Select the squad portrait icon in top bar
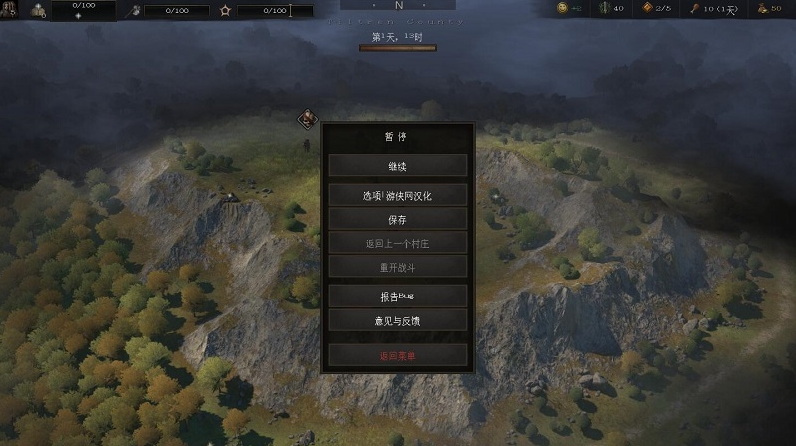Image resolution: width=796 pixels, height=446 pixels. (39, 10)
